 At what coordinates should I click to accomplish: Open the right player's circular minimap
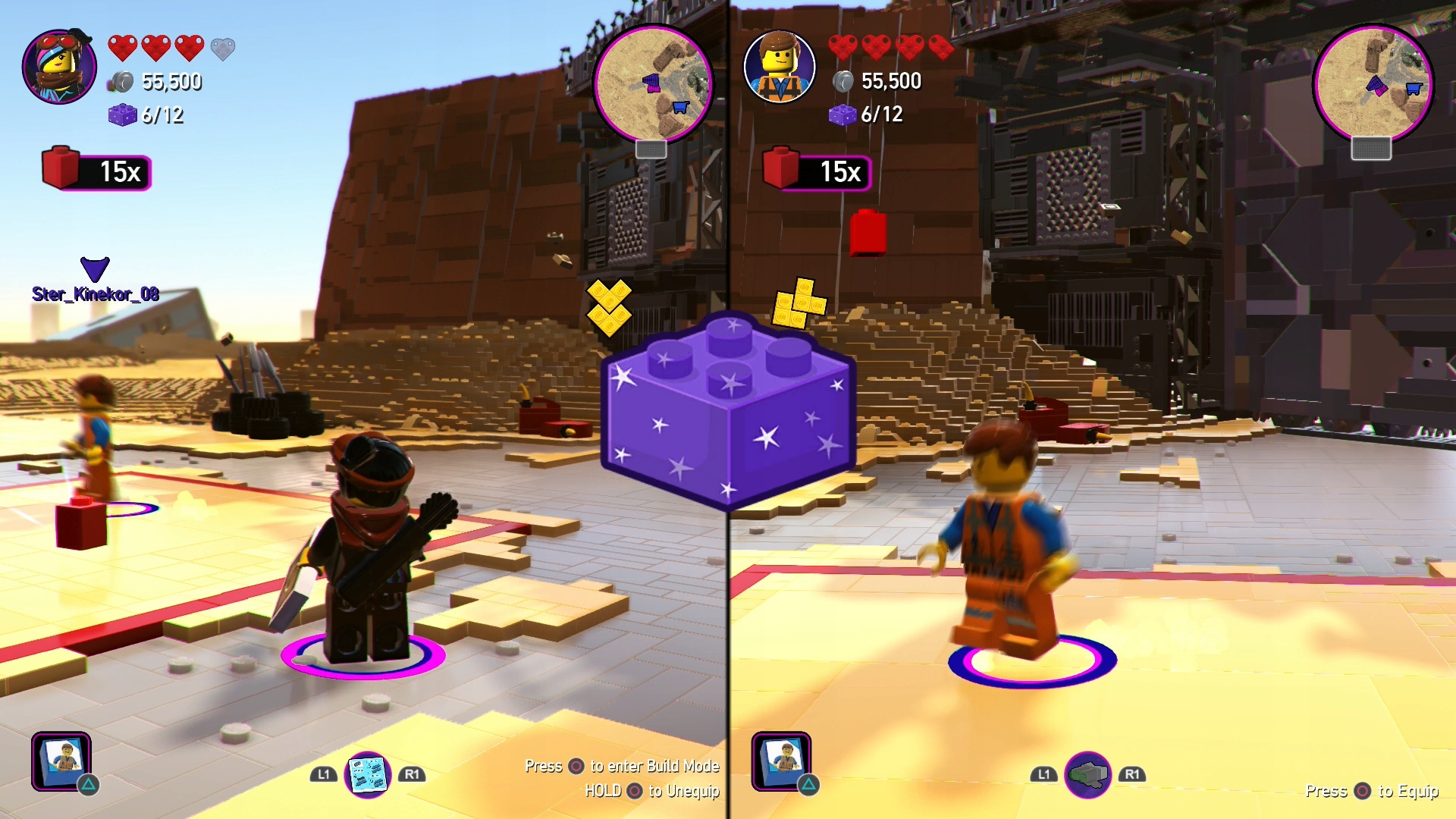[x=1373, y=83]
